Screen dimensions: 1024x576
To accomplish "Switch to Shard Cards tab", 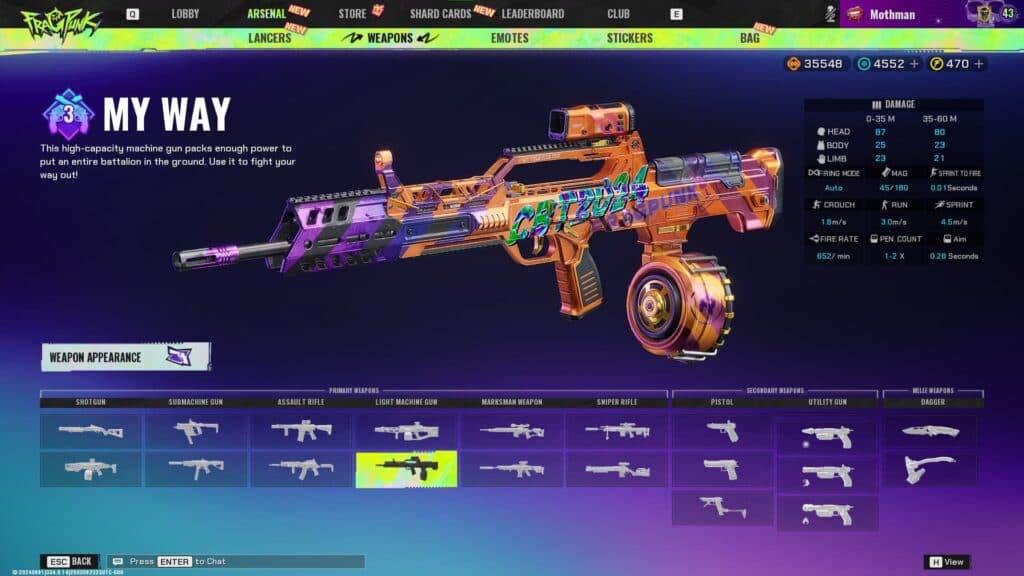I will [x=441, y=14].
